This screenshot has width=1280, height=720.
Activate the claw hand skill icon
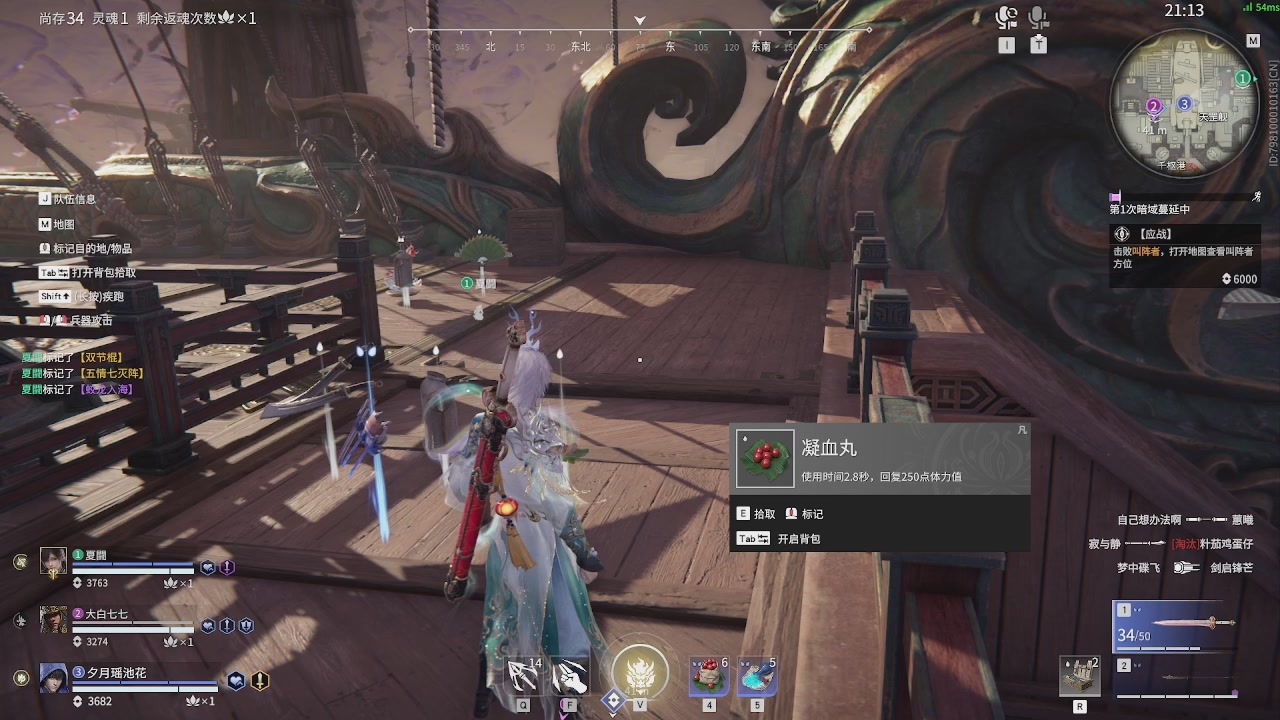[569, 677]
